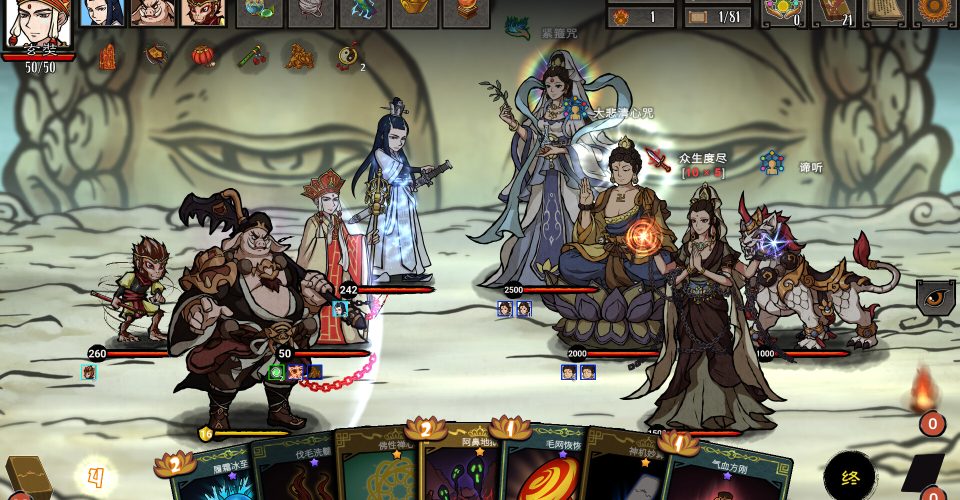960x500 pixels.
Task: Inspect the red lantern relic icon
Action: point(203,55)
